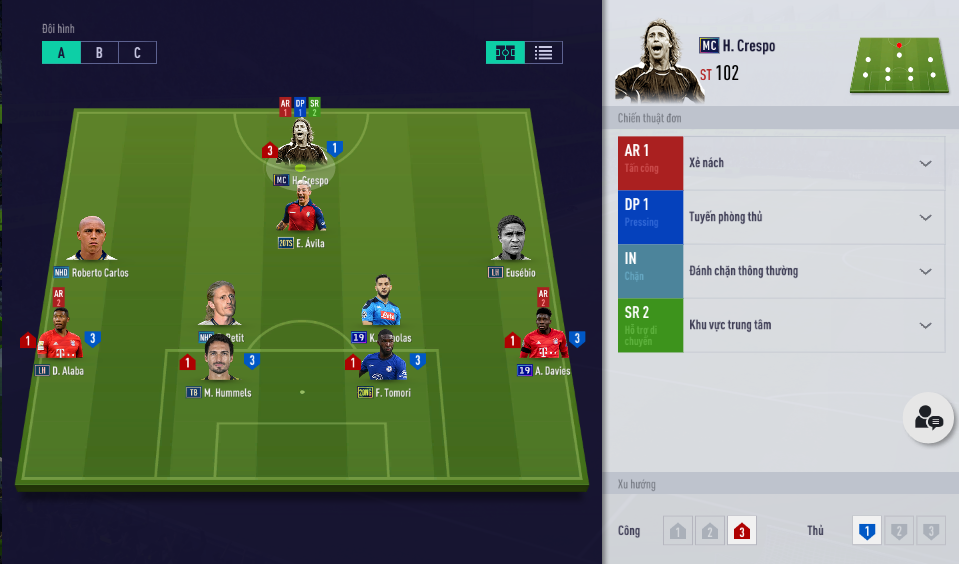Open the DP 1 Tuyến phòng thủ dropdown
959x564 pixels.
(x=925, y=218)
